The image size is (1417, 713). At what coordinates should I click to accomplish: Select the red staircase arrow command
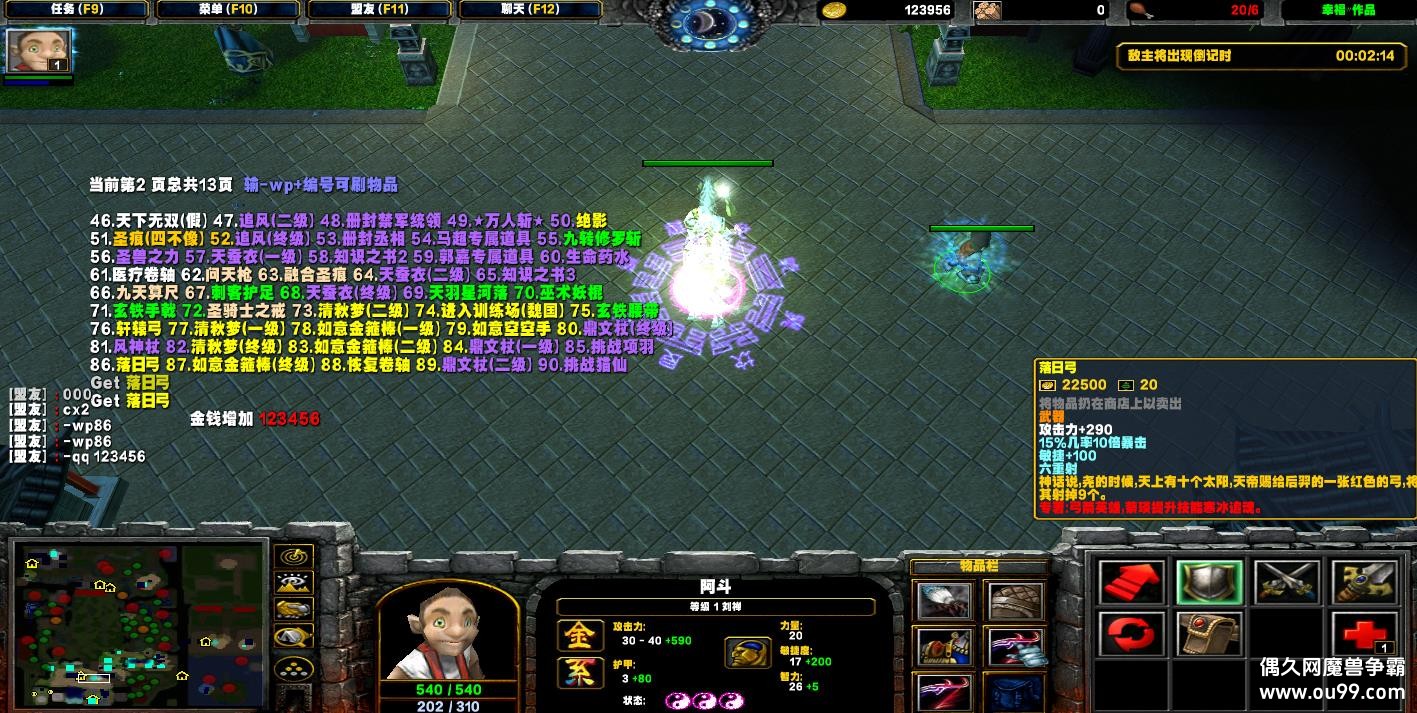coord(1132,582)
